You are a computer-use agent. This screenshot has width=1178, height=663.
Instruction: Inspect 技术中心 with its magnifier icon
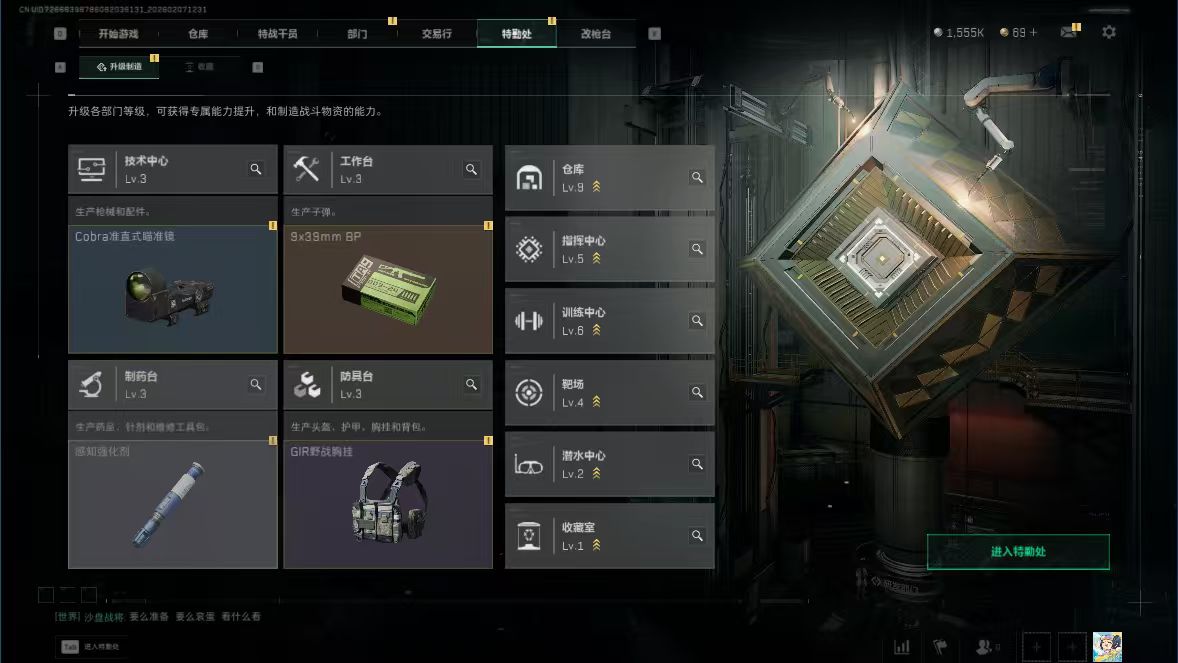coord(256,169)
